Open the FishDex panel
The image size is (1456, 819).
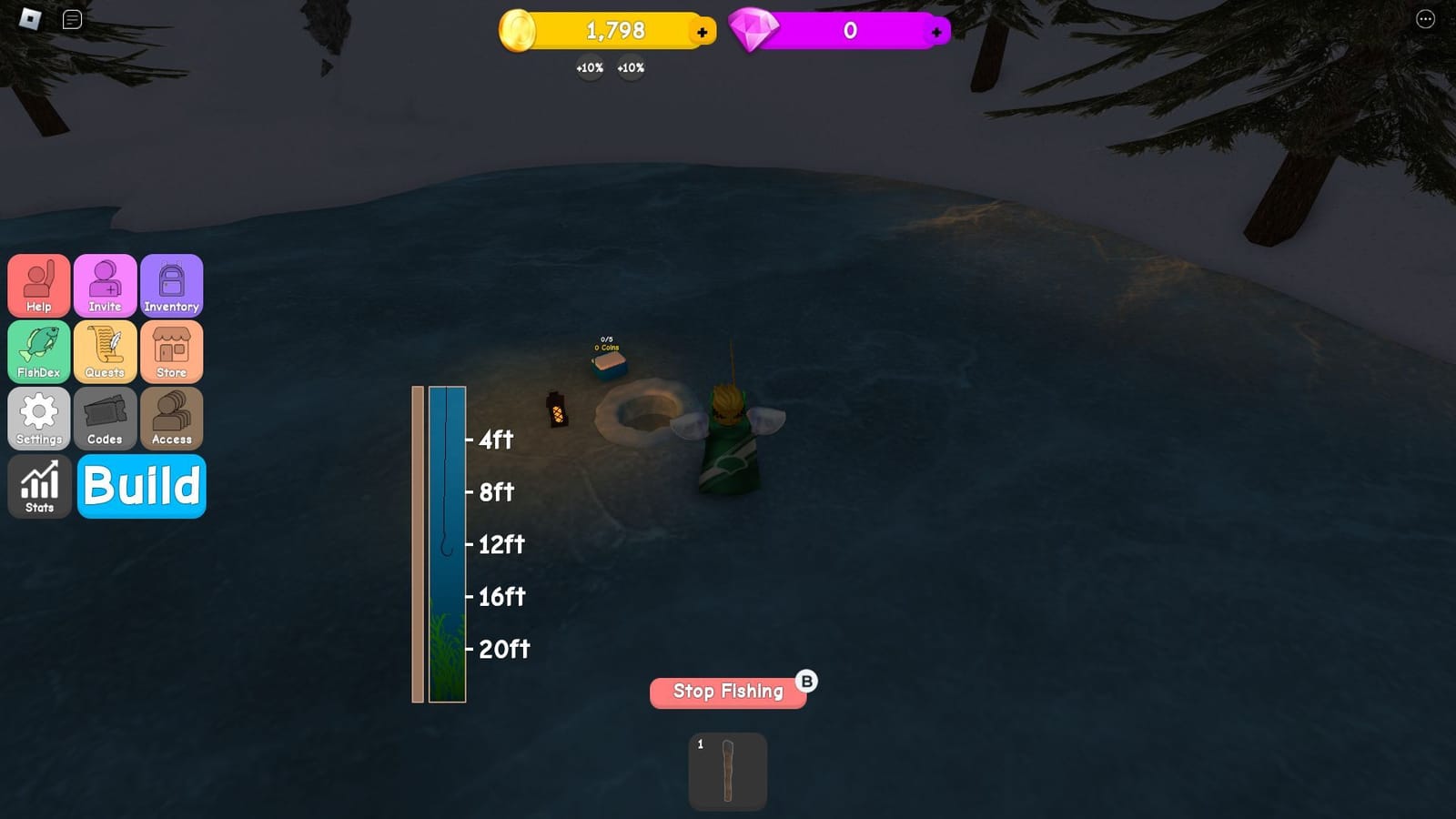[x=39, y=352]
